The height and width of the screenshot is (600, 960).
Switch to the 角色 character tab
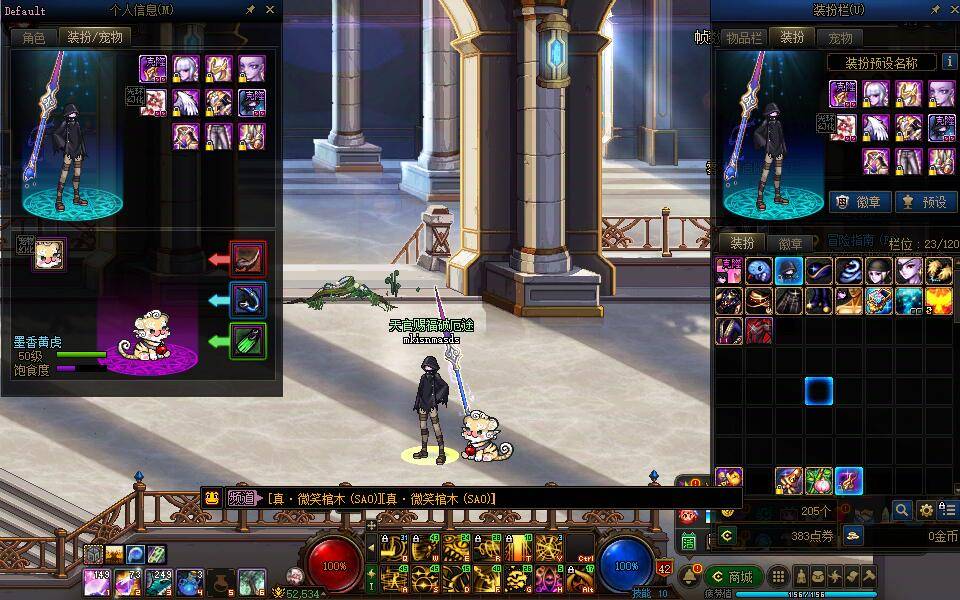(x=34, y=37)
